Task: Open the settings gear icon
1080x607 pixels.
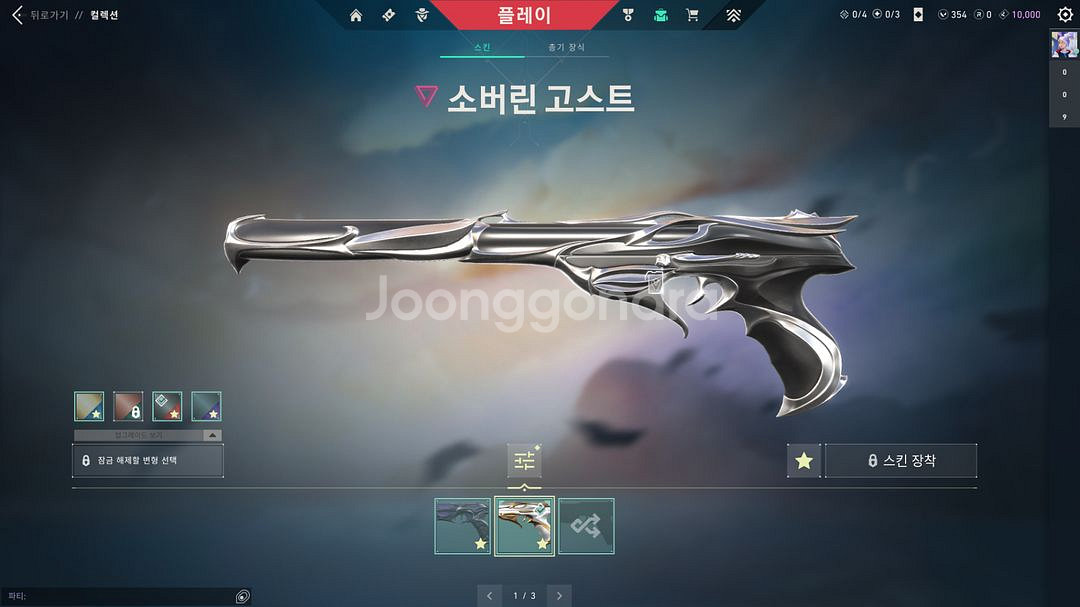Action: (1064, 15)
